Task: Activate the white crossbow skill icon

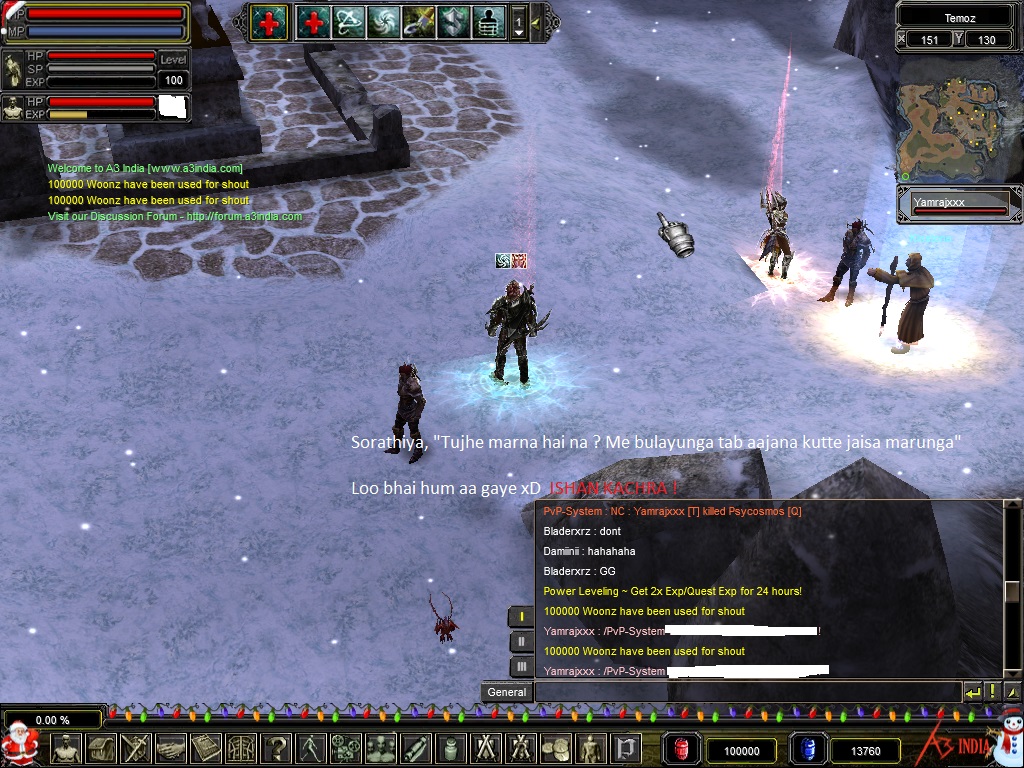Action: pos(349,21)
